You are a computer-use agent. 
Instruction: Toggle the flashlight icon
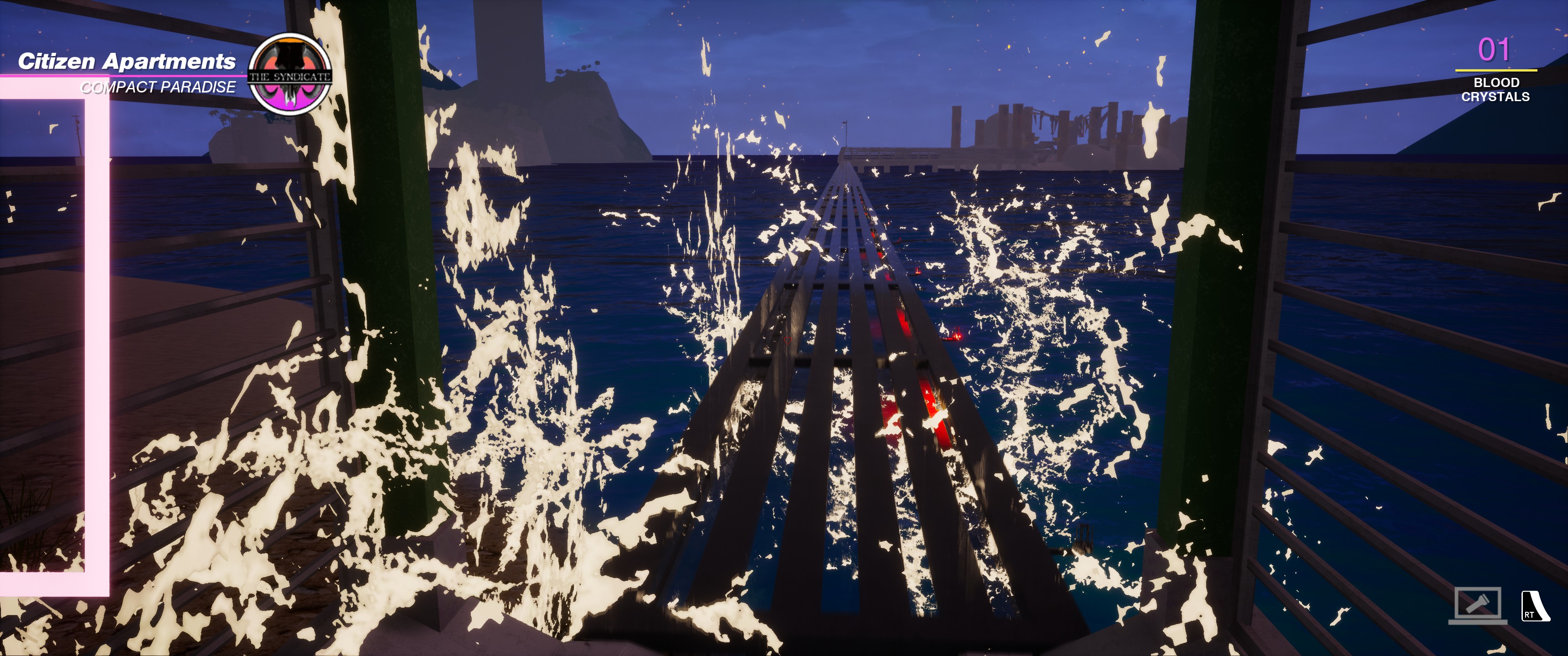pos(1477,604)
